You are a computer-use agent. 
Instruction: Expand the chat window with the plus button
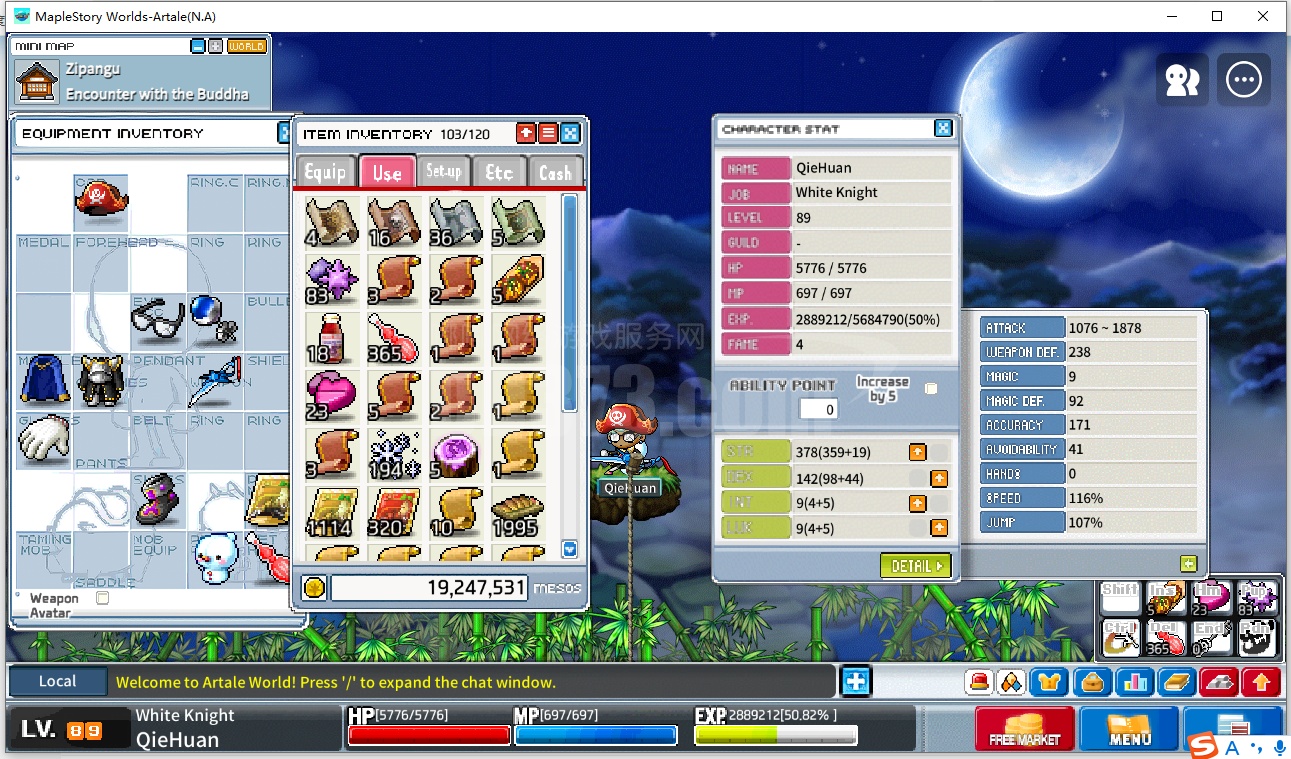coord(856,682)
